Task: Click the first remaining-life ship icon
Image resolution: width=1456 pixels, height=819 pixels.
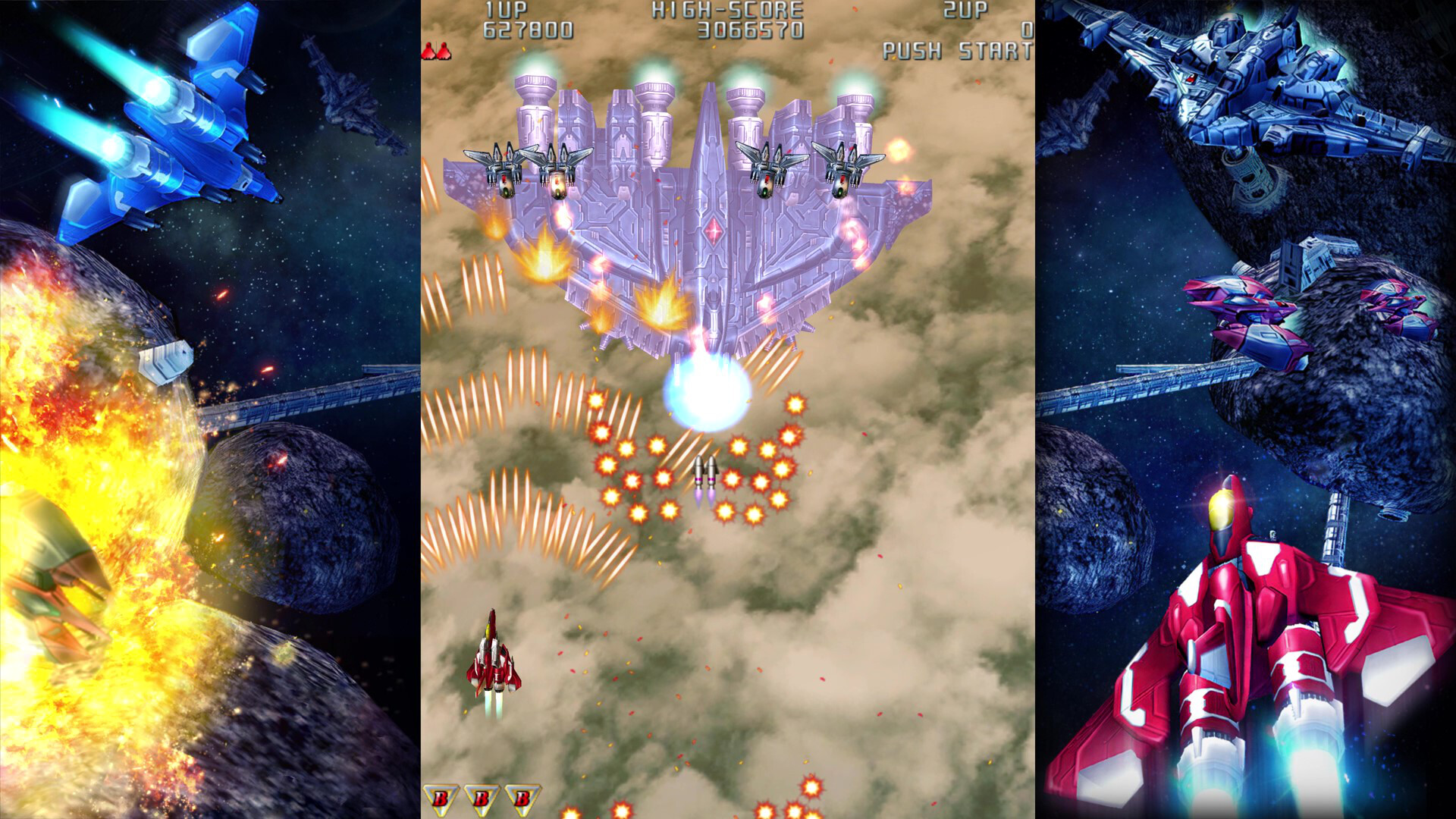Action: click(428, 52)
